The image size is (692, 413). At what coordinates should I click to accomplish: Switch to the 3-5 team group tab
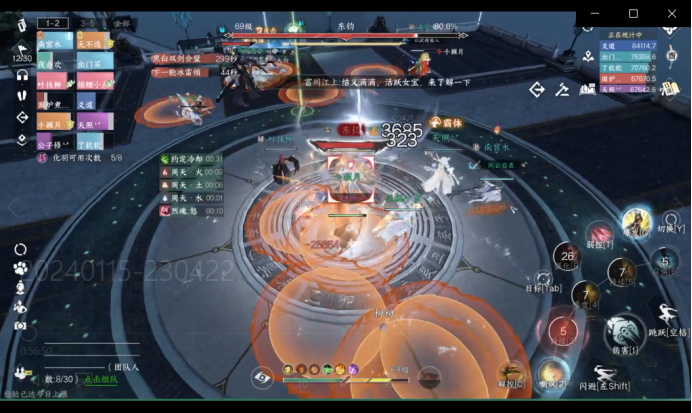(x=87, y=22)
